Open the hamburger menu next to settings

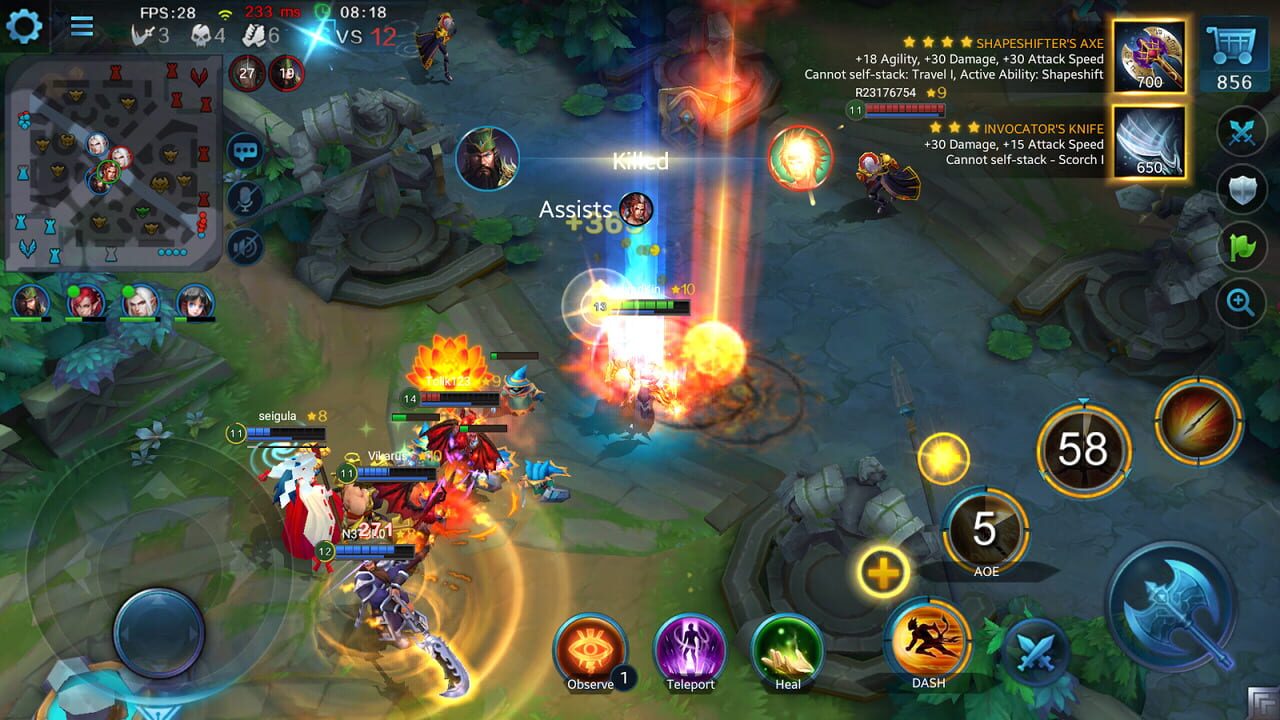click(x=82, y=27)
